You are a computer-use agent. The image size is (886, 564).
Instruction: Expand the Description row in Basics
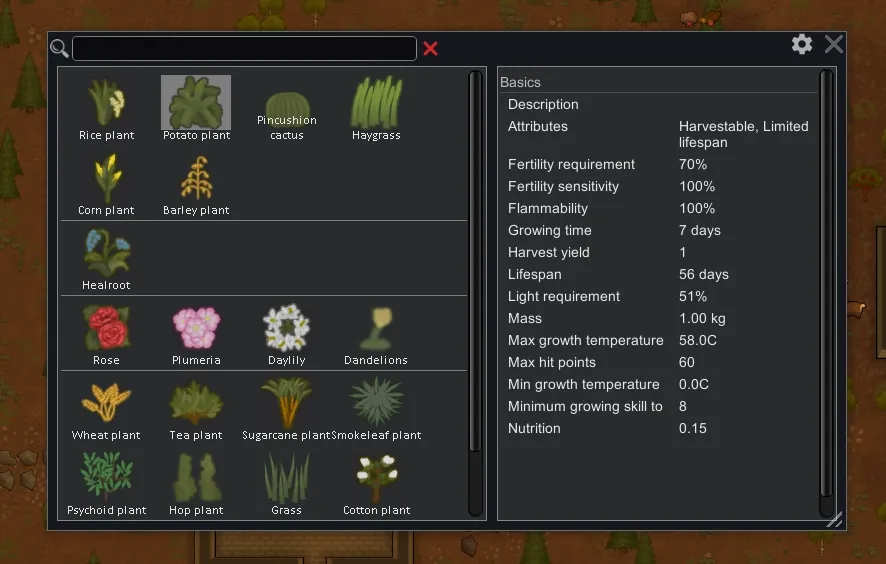pos(543,104)
